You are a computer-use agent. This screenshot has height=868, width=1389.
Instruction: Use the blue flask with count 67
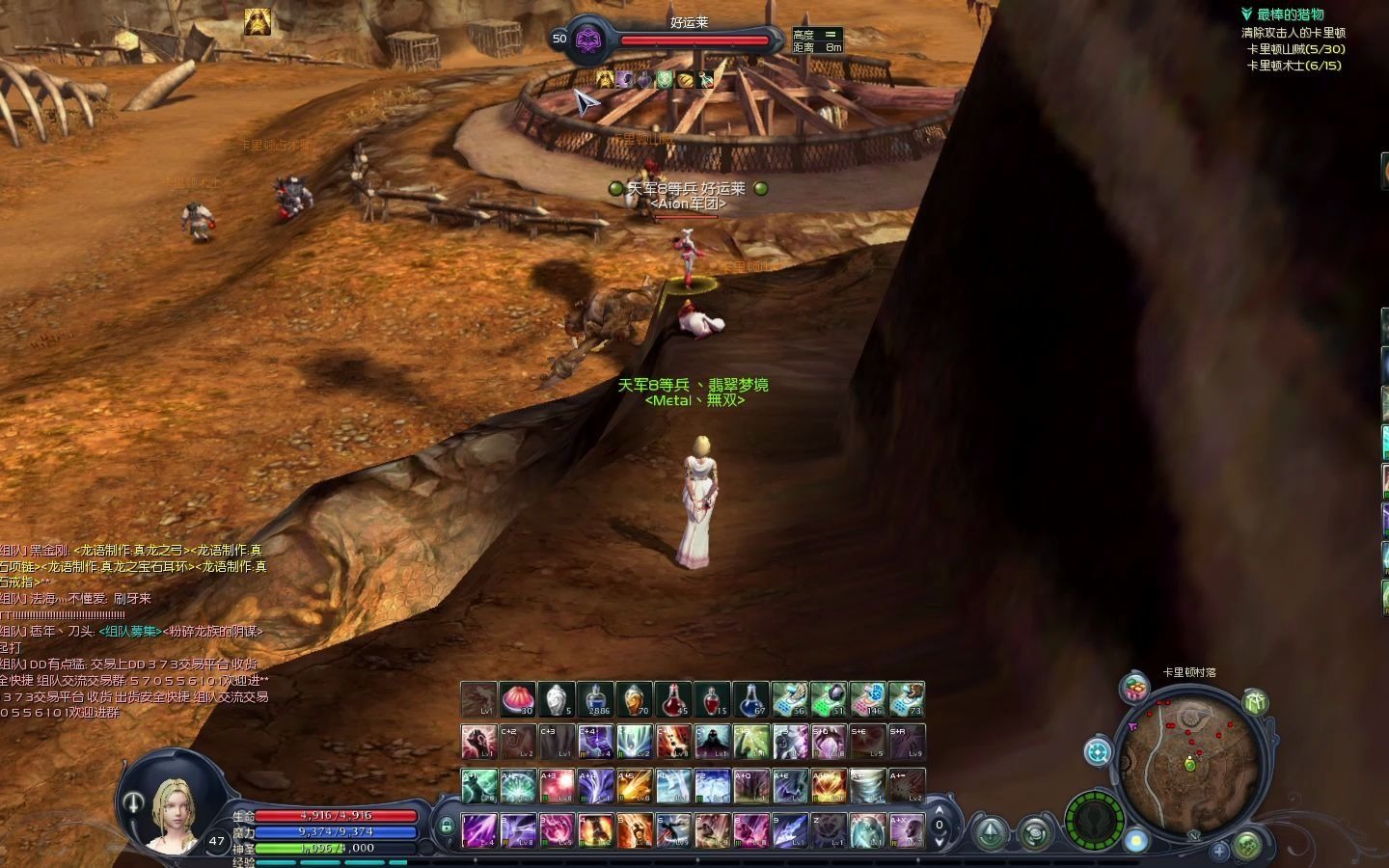[x=750, y=699]
